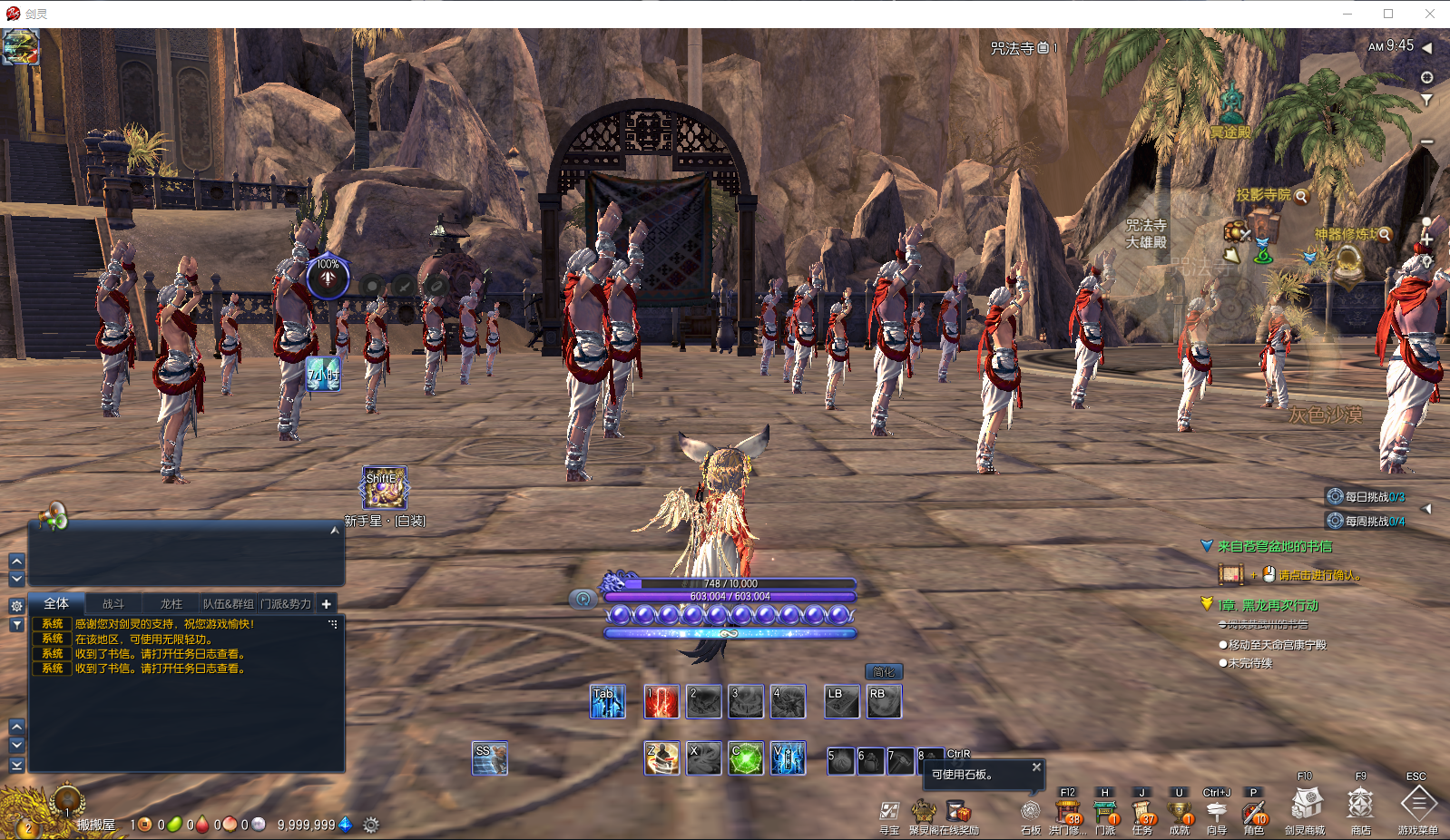Close the stone tablet tooltip popup
The width and height of the screenshot is (1450, 840).
click(1036, 767)
